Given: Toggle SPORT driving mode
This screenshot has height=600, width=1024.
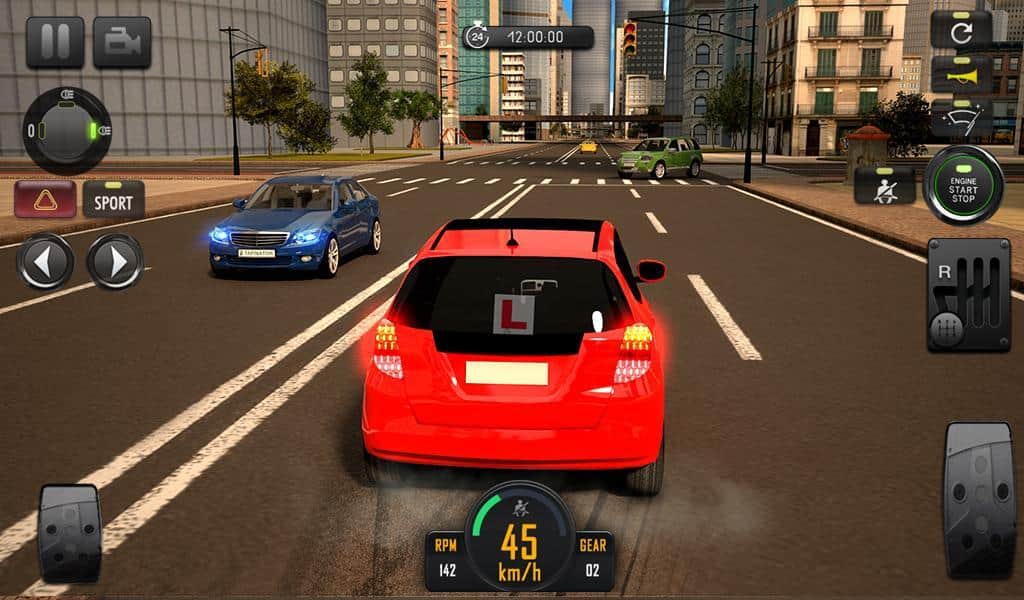Looking at the screenshot, I should [113, 199].
